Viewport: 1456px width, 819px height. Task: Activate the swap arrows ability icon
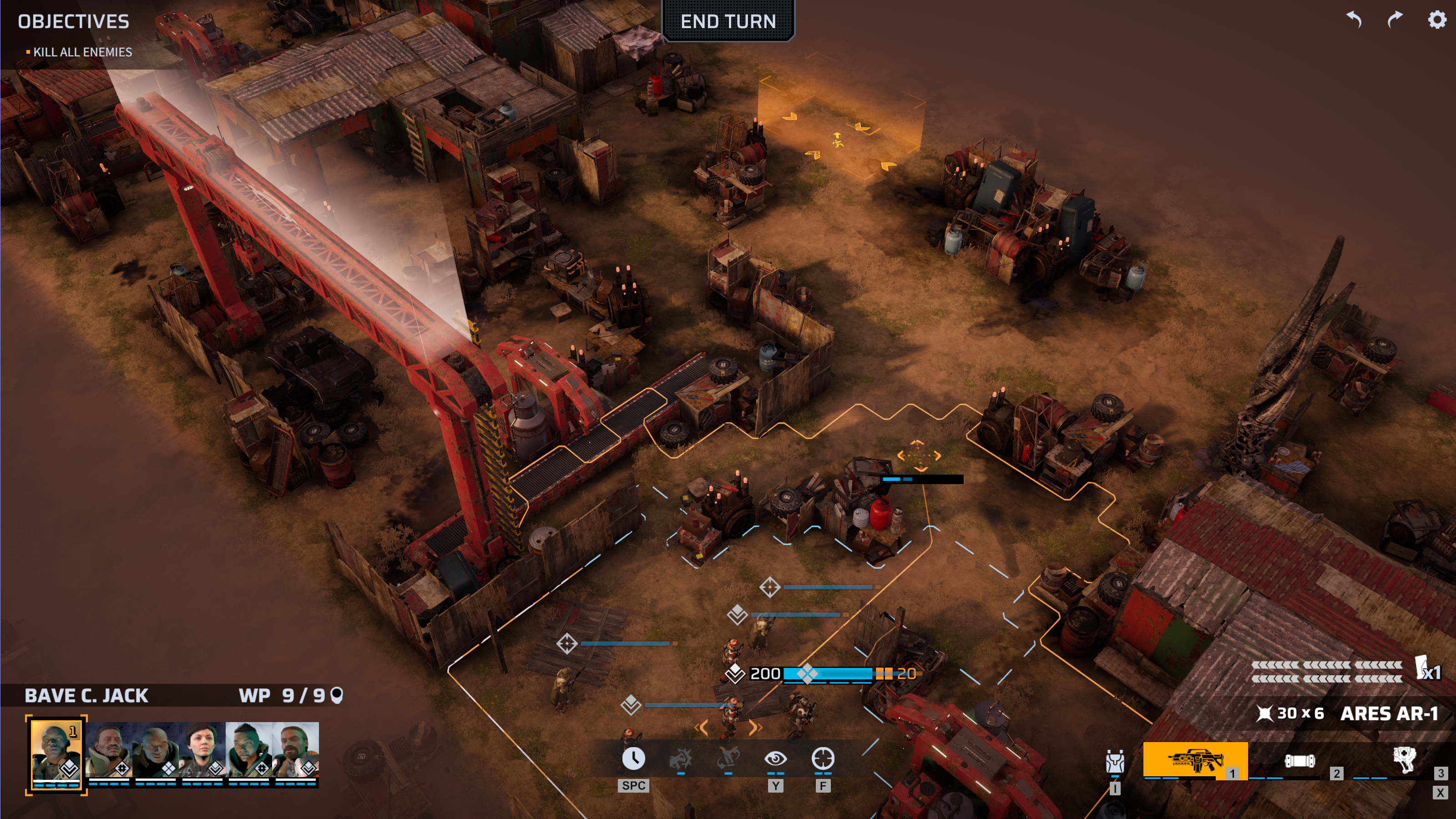(728, 759)
